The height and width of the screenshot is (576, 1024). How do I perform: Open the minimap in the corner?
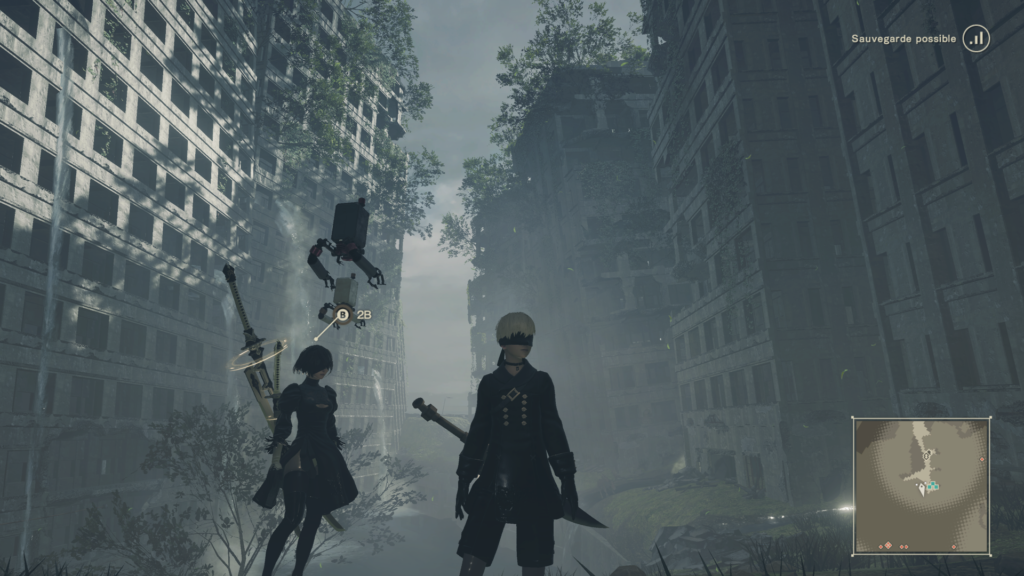point(921,486)
